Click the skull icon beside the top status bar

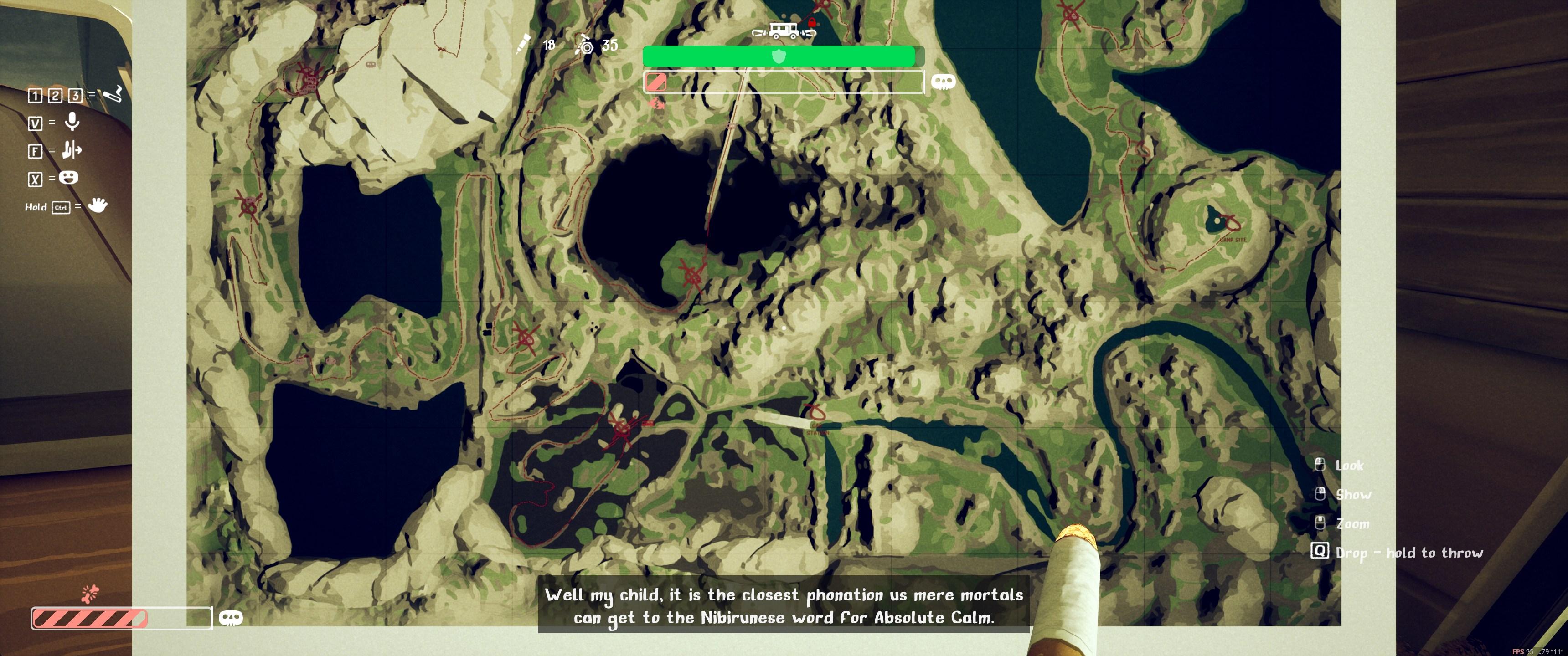coord(943,82)
